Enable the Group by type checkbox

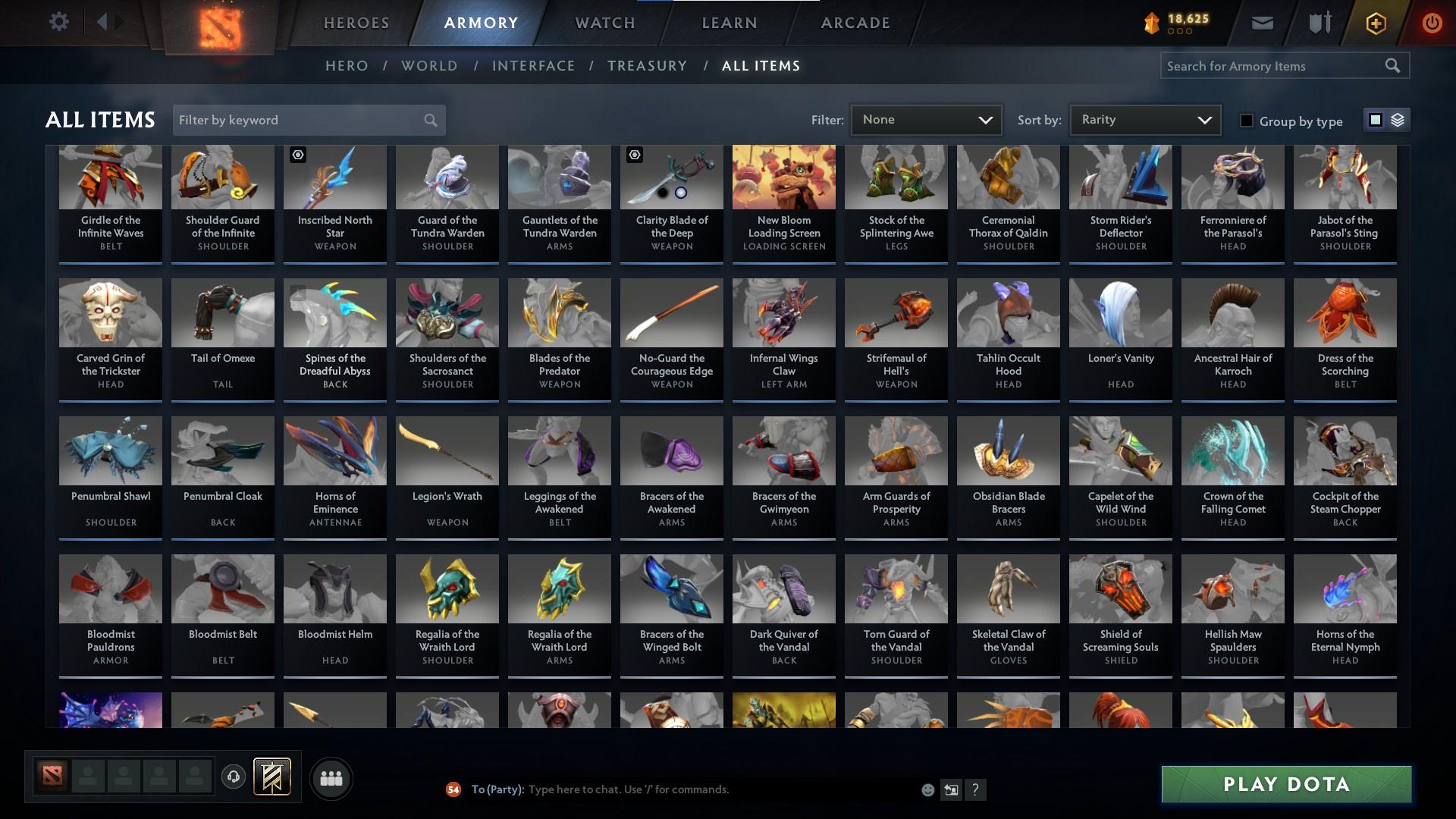pos(1247,121)
